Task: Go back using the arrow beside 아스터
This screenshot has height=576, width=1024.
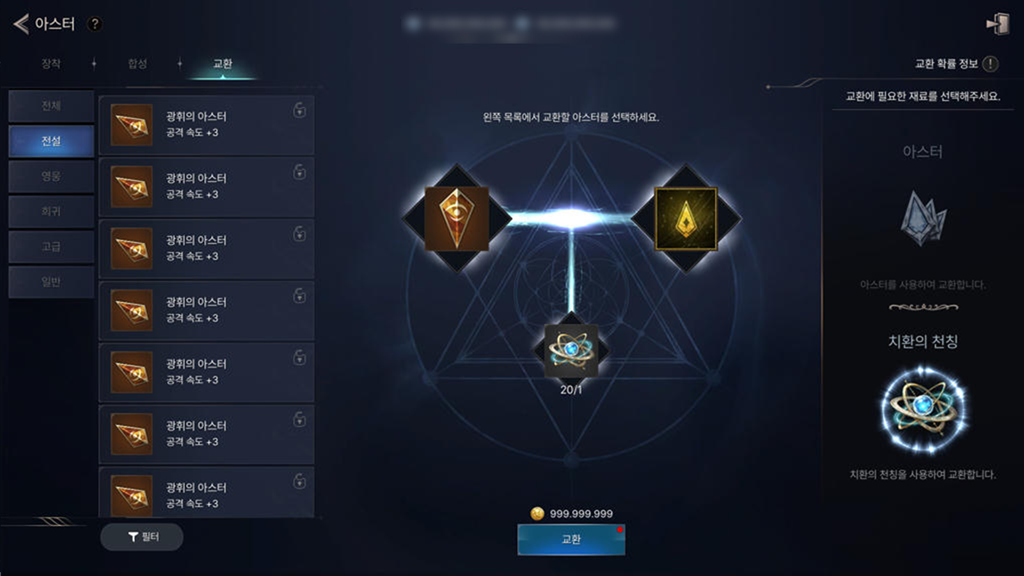Action: (20, 24)
